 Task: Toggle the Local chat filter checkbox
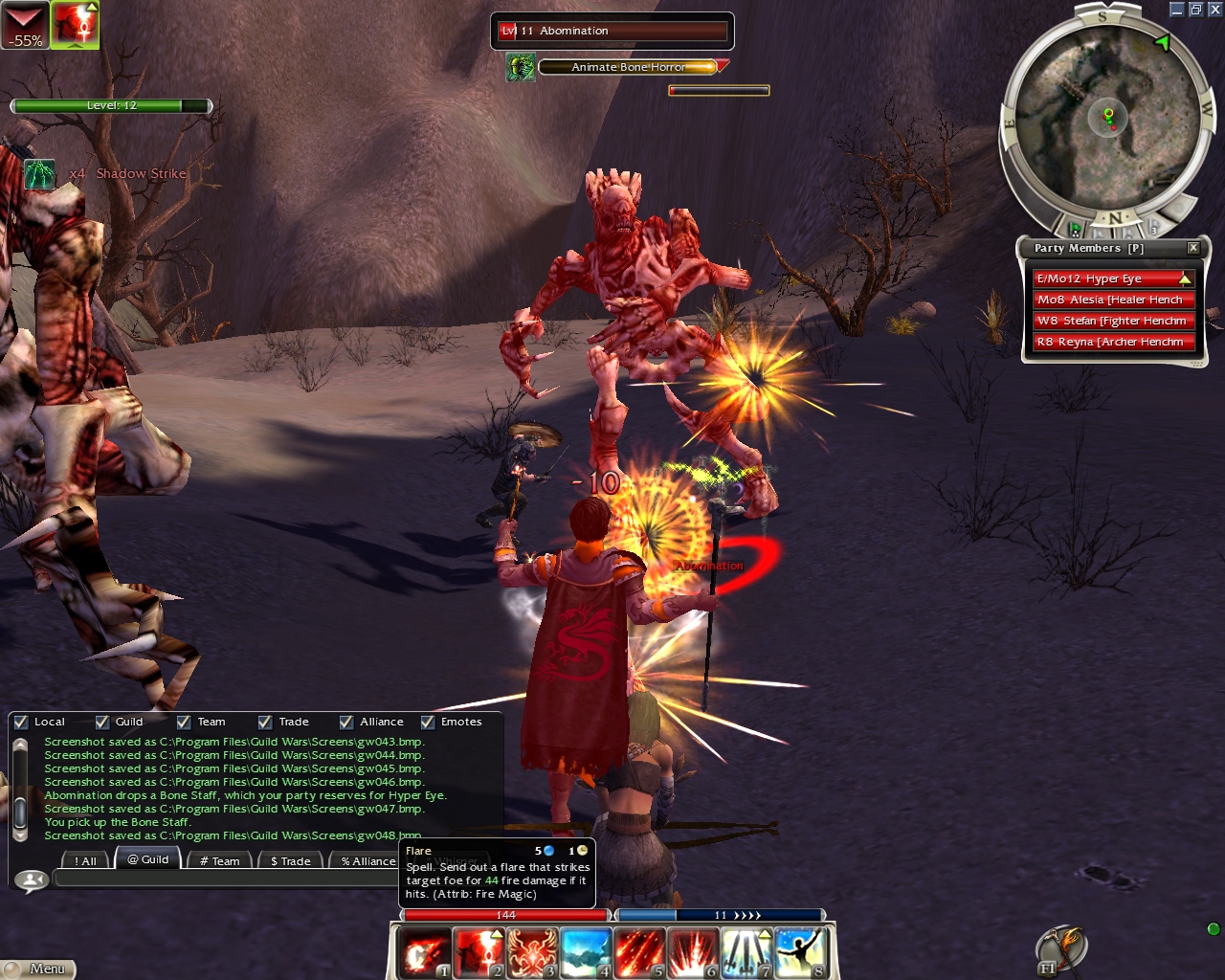click(21, 723)
